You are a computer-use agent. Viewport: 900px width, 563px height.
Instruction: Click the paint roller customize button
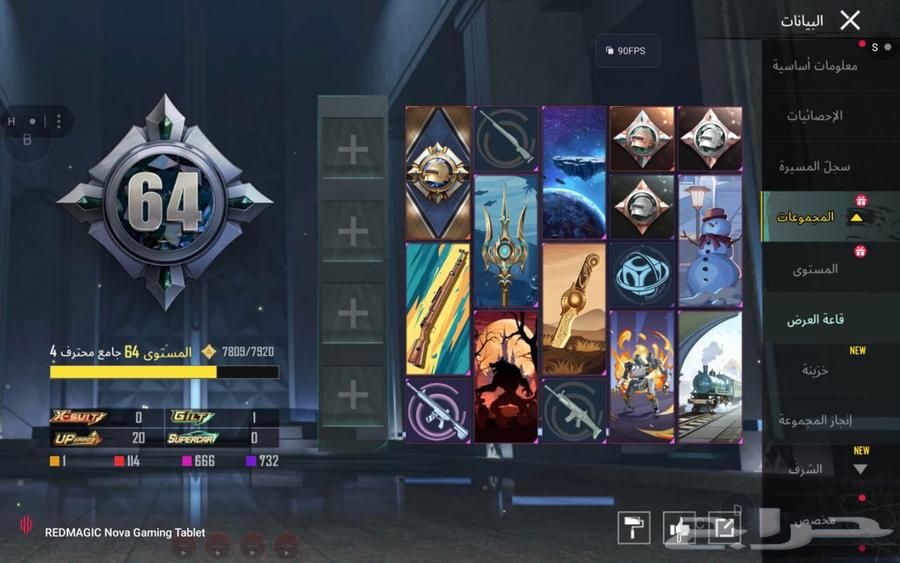(x=634, y=528)
